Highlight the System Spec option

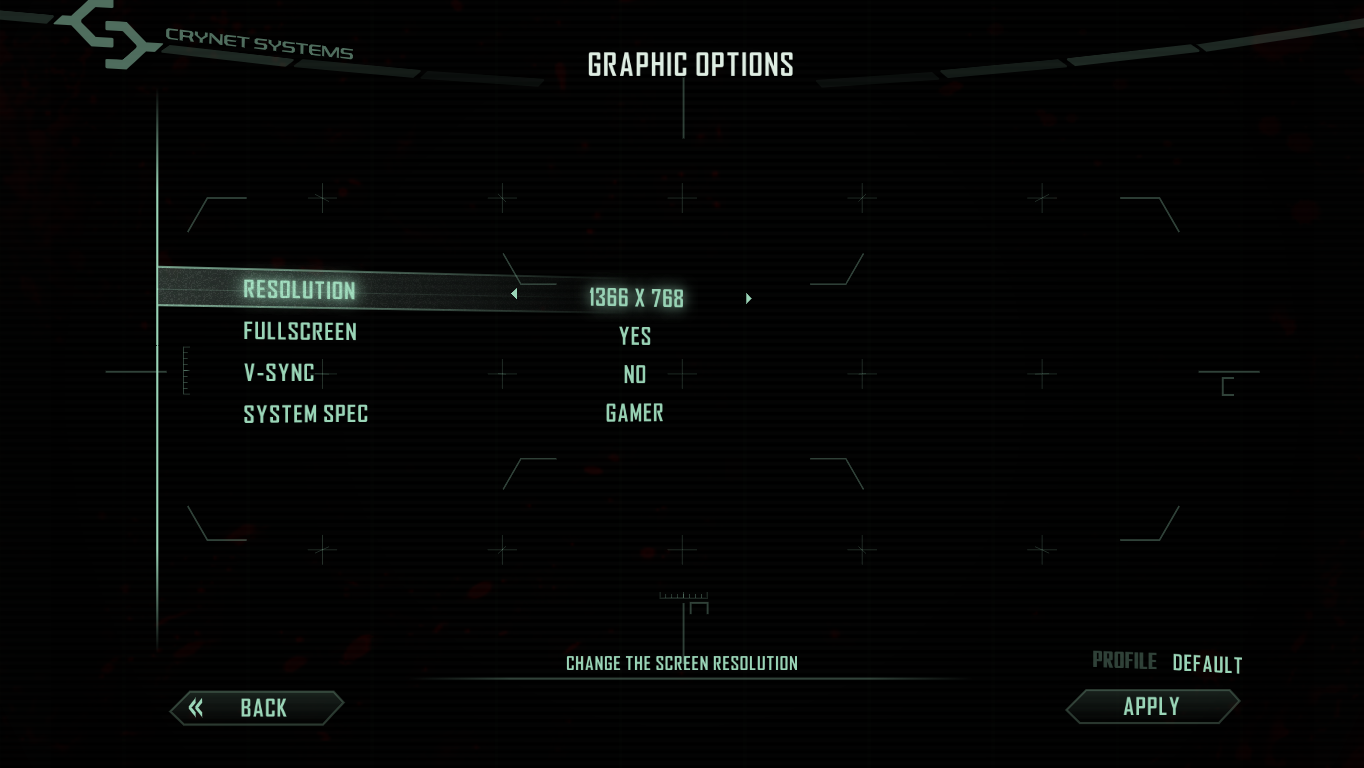pyautogui.click(x=305, y=413)
